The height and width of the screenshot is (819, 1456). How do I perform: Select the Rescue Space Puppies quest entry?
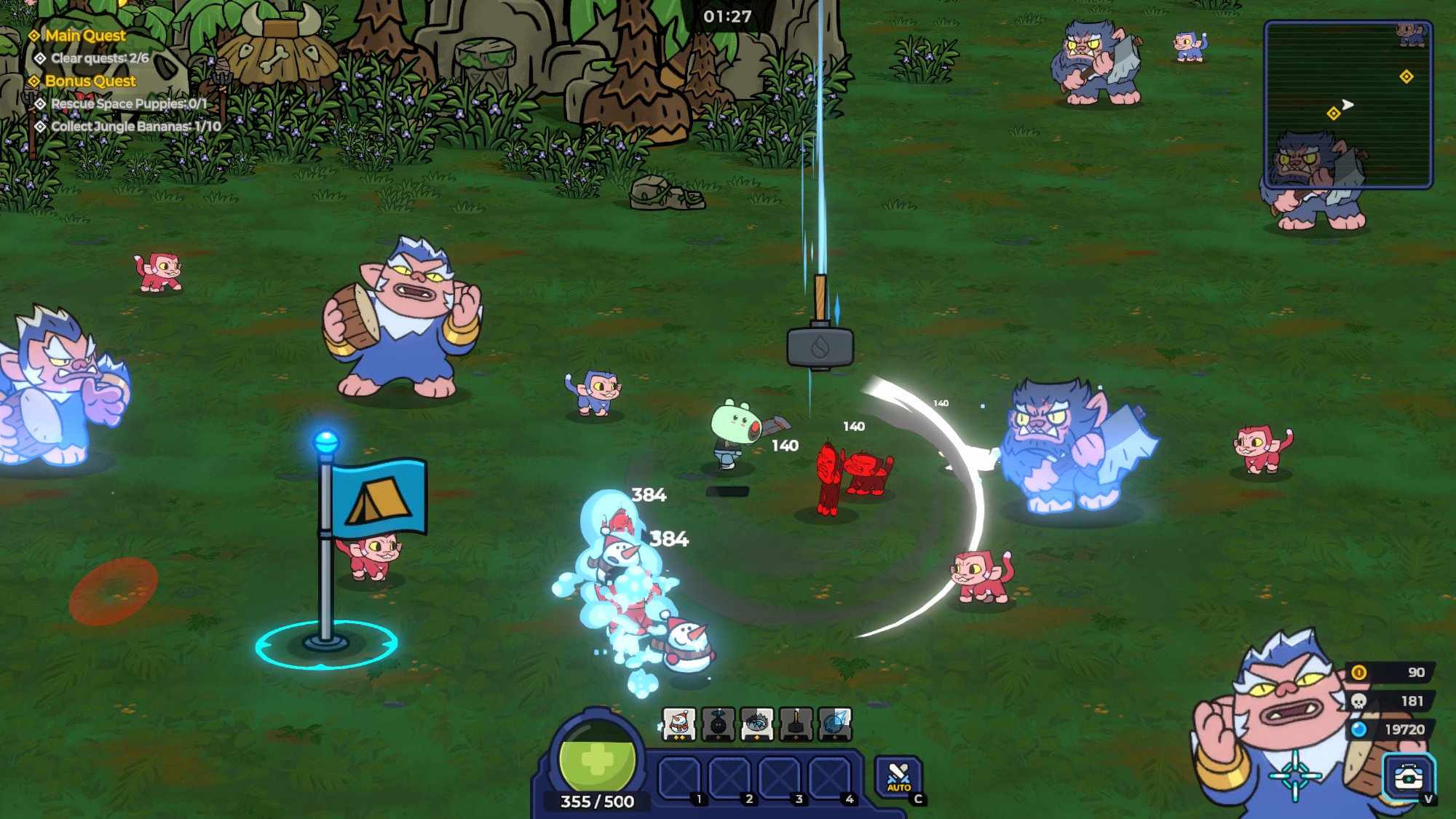(x=129, y=104)
